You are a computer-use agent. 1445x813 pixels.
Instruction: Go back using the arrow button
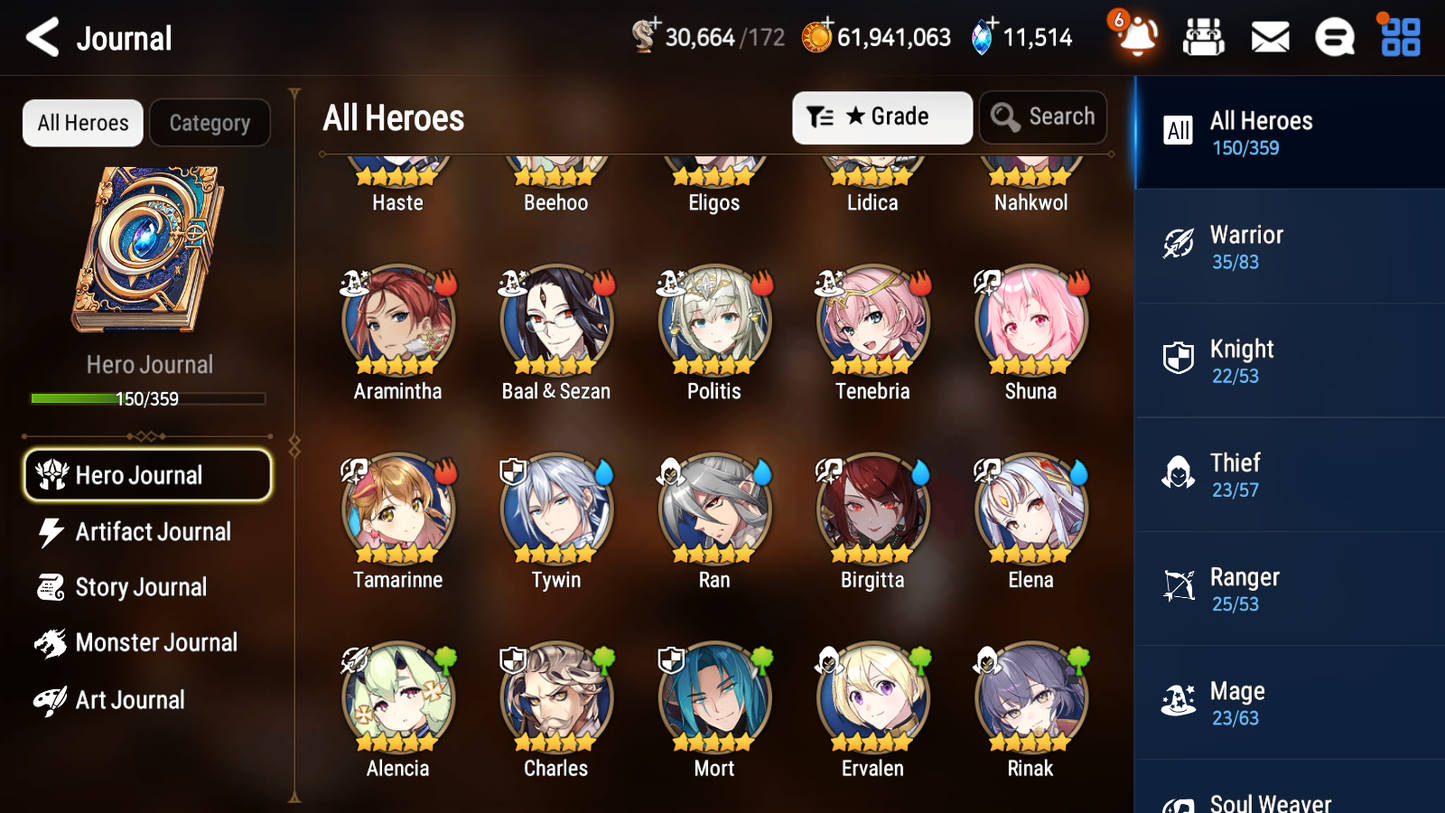(x=42, y=37)
